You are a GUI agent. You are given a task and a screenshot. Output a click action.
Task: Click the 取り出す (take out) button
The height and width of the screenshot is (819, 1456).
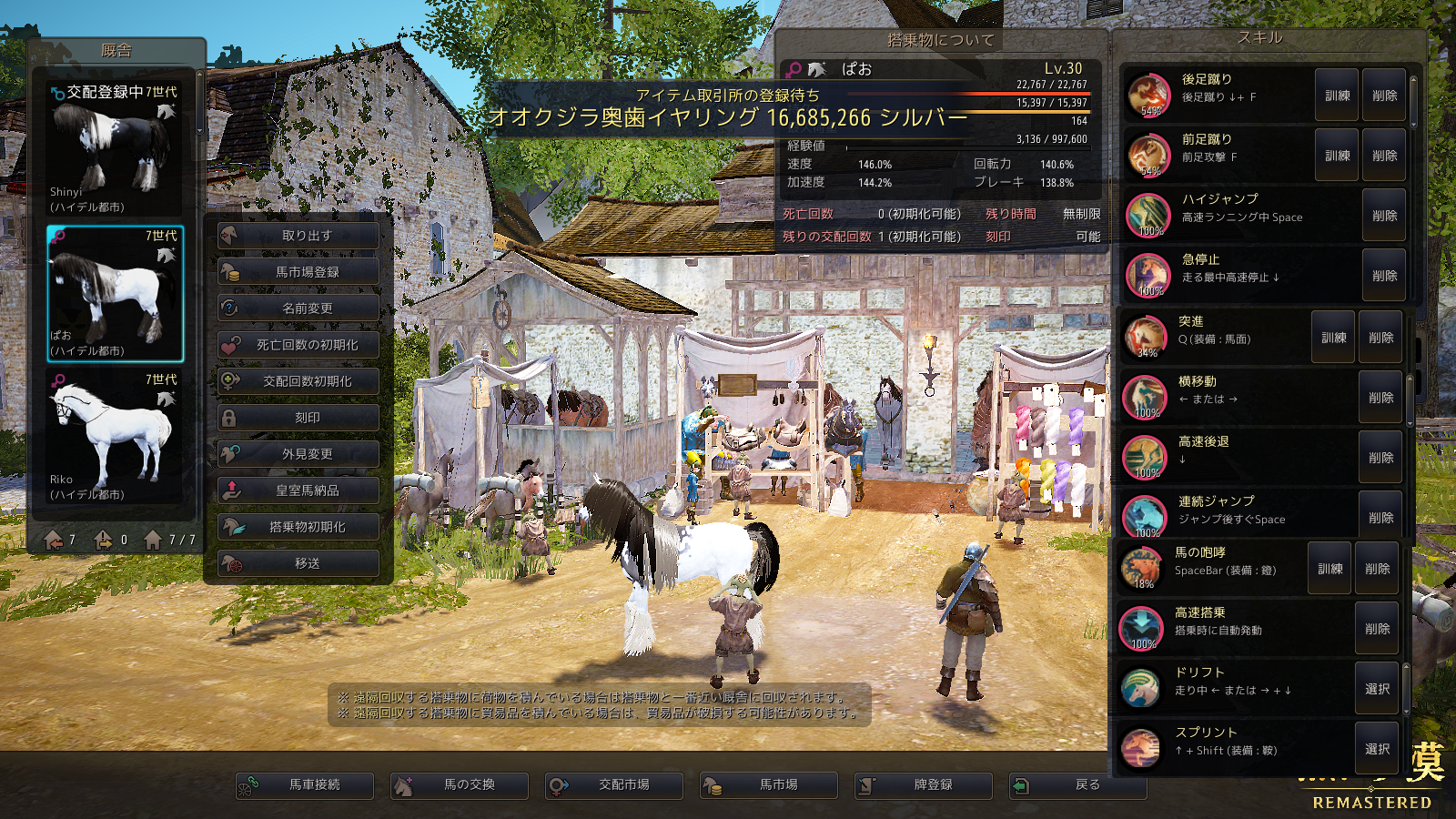point(298,236)
